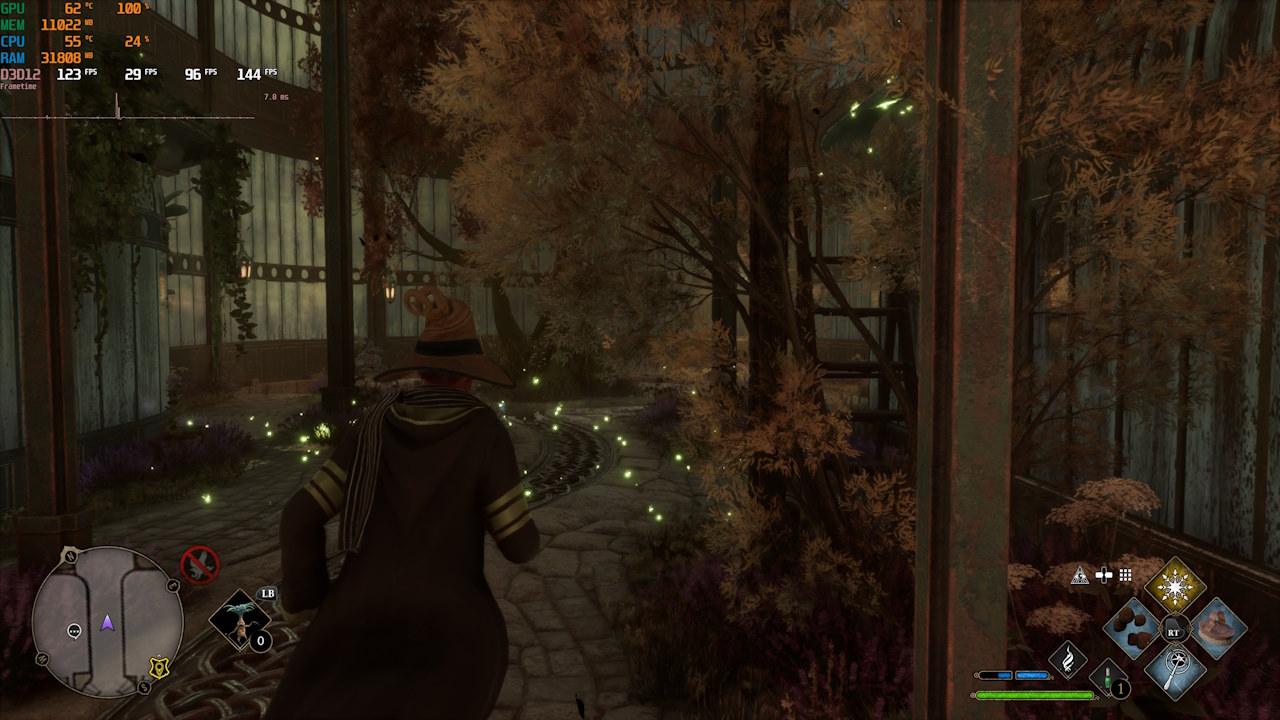This screenshot has width=1280, height=720.
Task: Click the FPS frametime graph overlay
Action: (128, 112)
